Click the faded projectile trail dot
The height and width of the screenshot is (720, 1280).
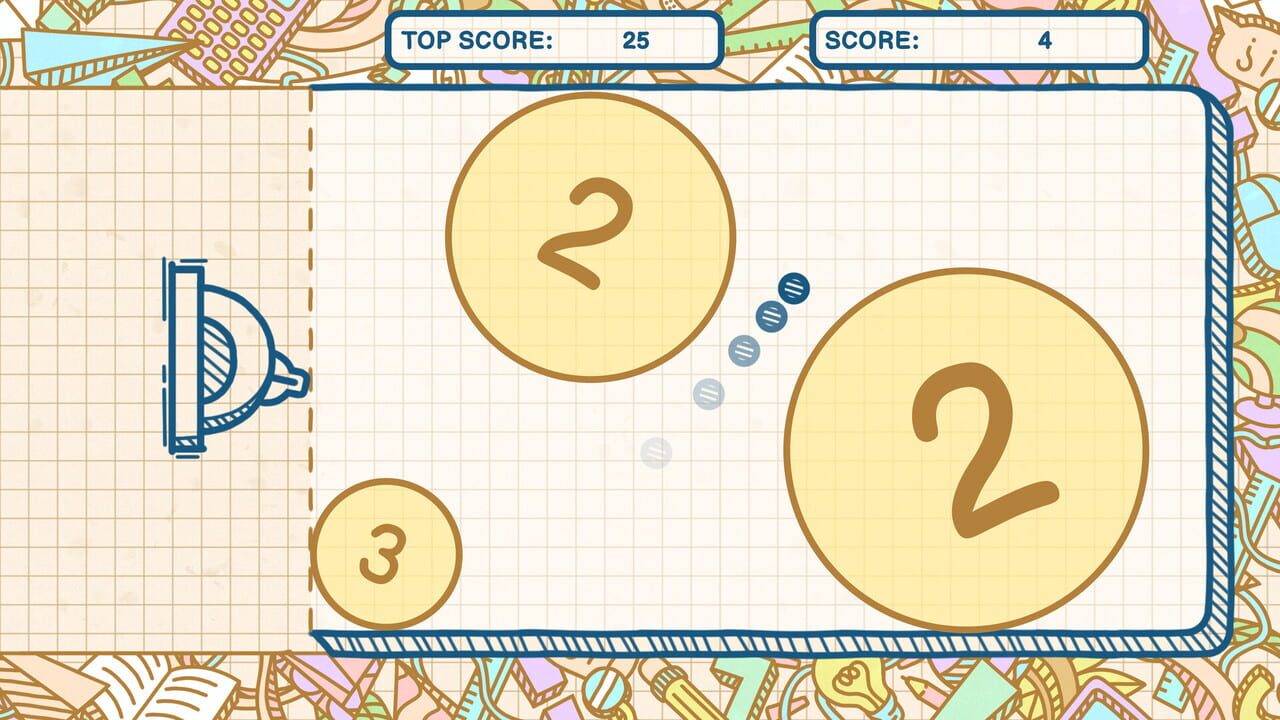(655, 455)
